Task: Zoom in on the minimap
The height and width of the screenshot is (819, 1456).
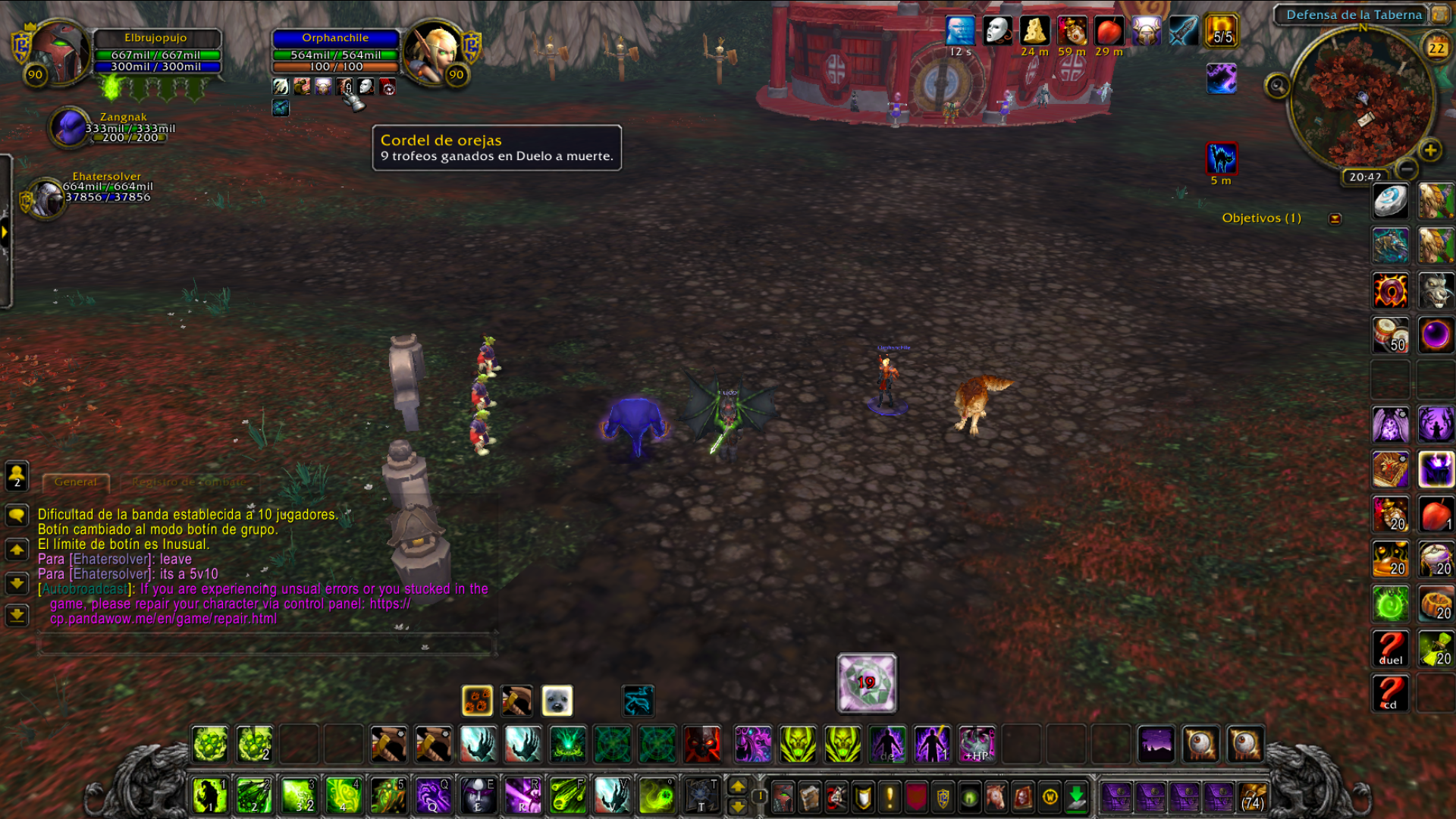Action: [x=1430, y=150]
